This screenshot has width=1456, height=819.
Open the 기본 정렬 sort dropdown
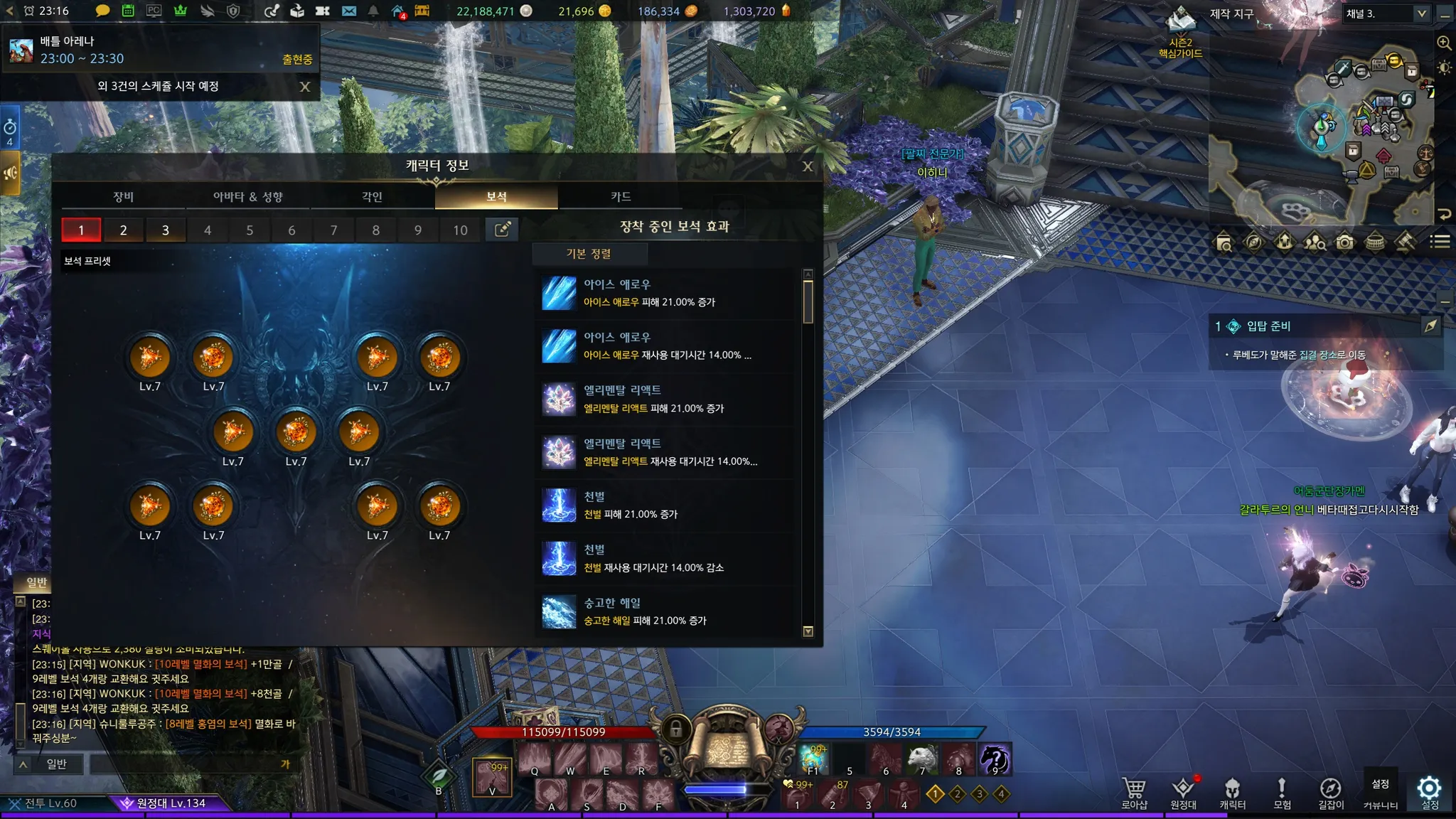point(589,254)
